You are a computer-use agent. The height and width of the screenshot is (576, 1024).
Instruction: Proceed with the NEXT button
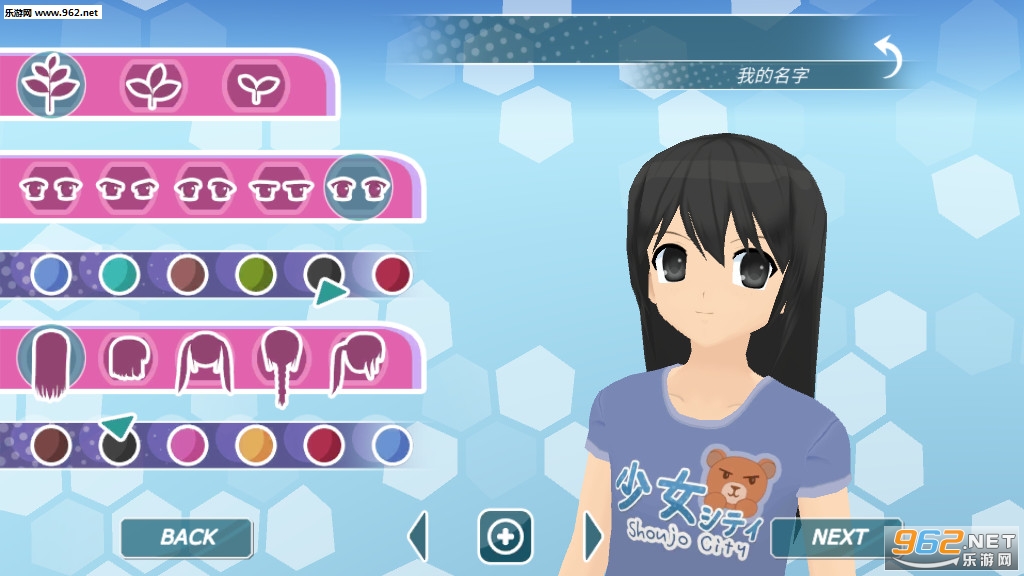point(838,537)
